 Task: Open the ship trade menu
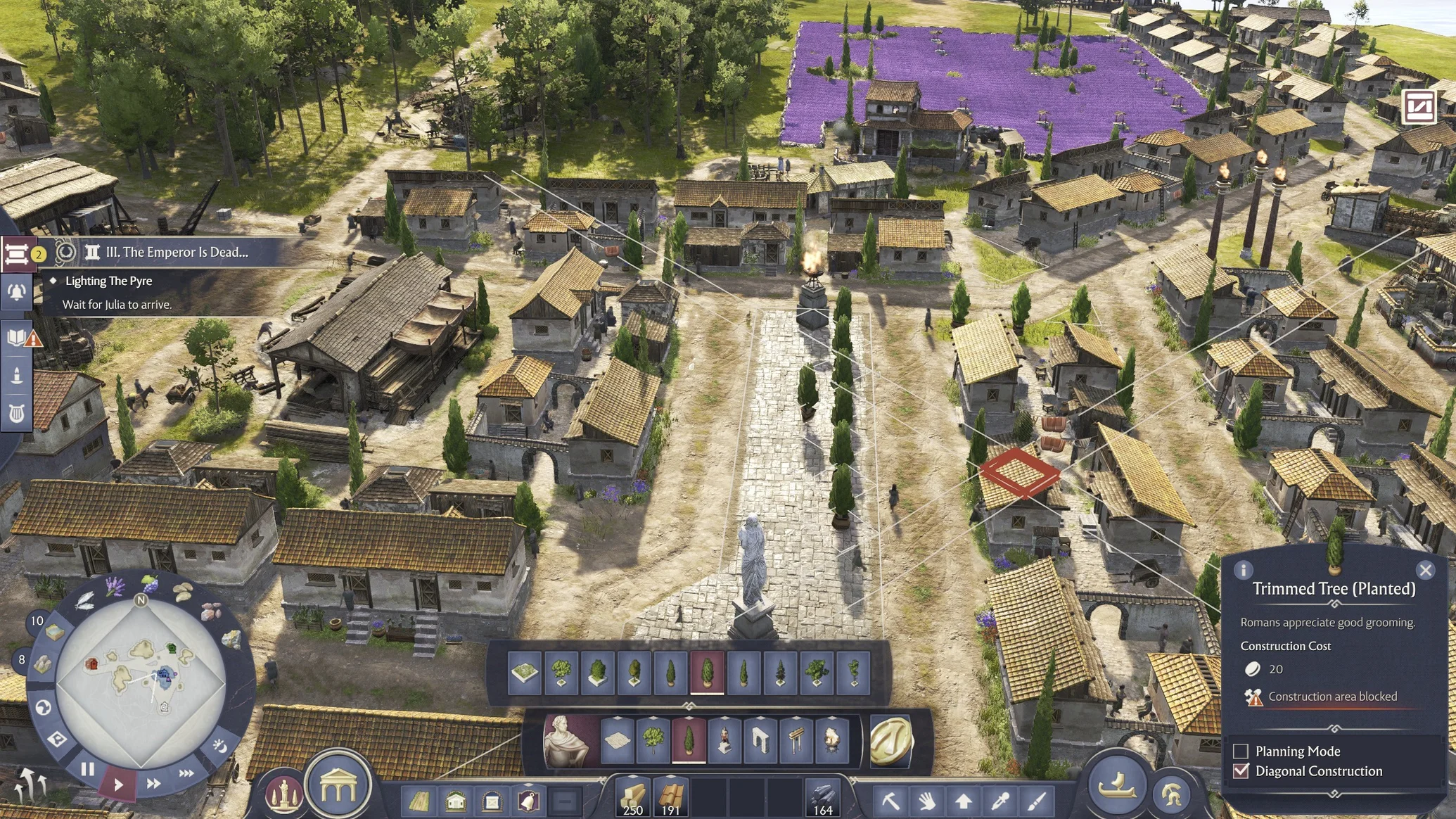[x=1118, y=784]
